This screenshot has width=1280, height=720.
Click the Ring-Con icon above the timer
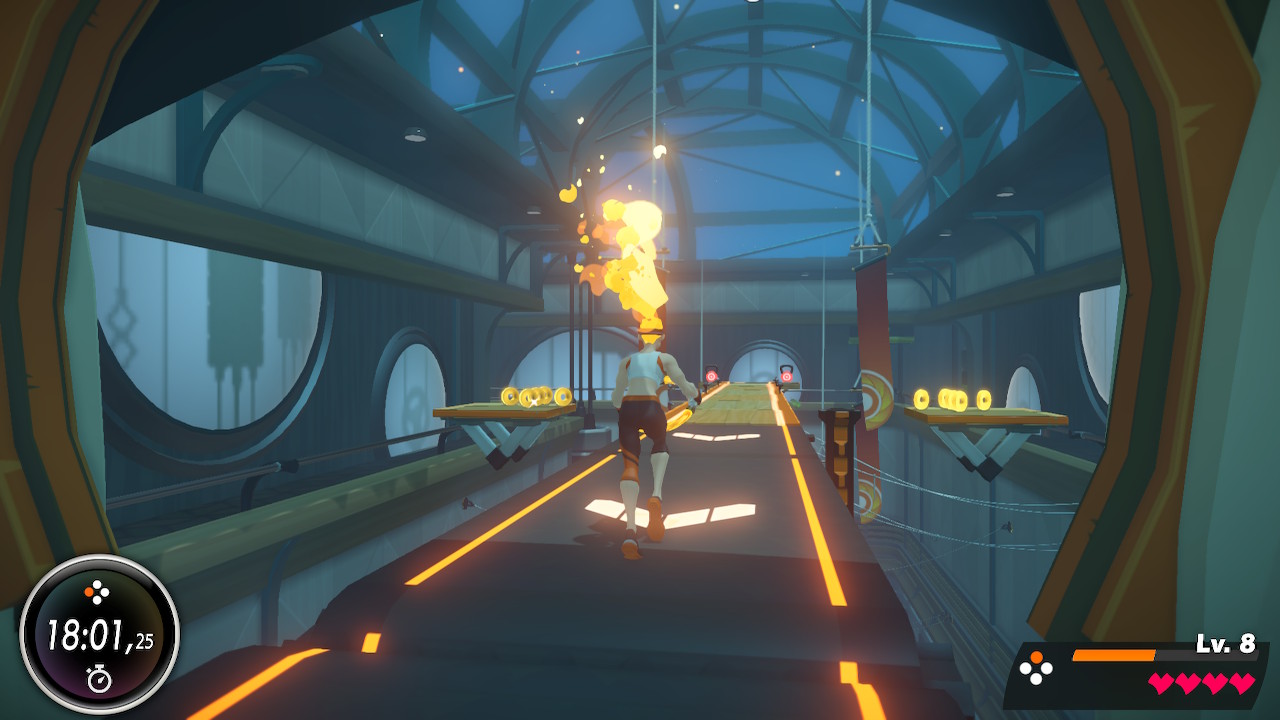coord(97,592)
